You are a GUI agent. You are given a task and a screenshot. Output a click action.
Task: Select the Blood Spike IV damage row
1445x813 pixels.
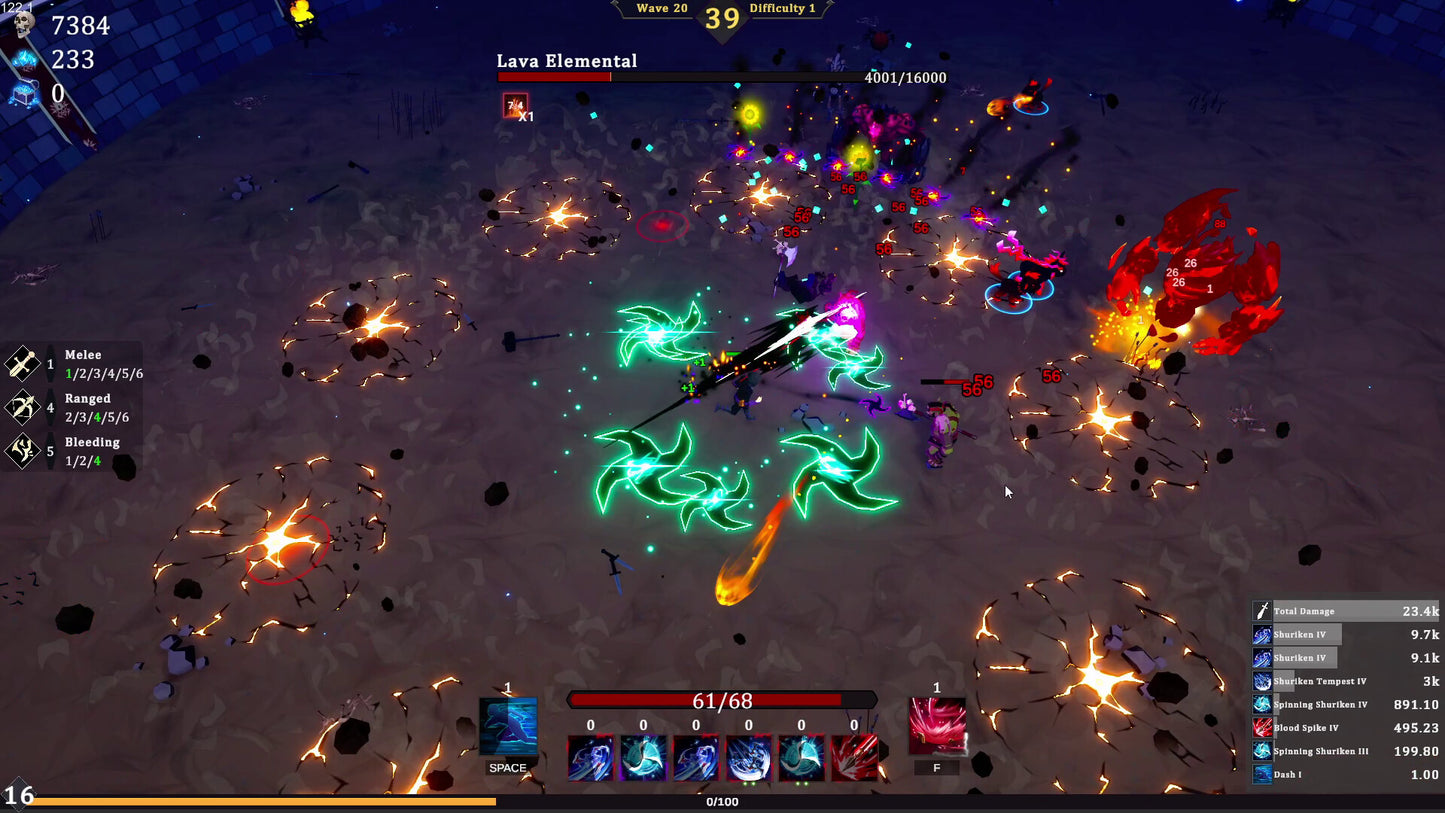1346,728
